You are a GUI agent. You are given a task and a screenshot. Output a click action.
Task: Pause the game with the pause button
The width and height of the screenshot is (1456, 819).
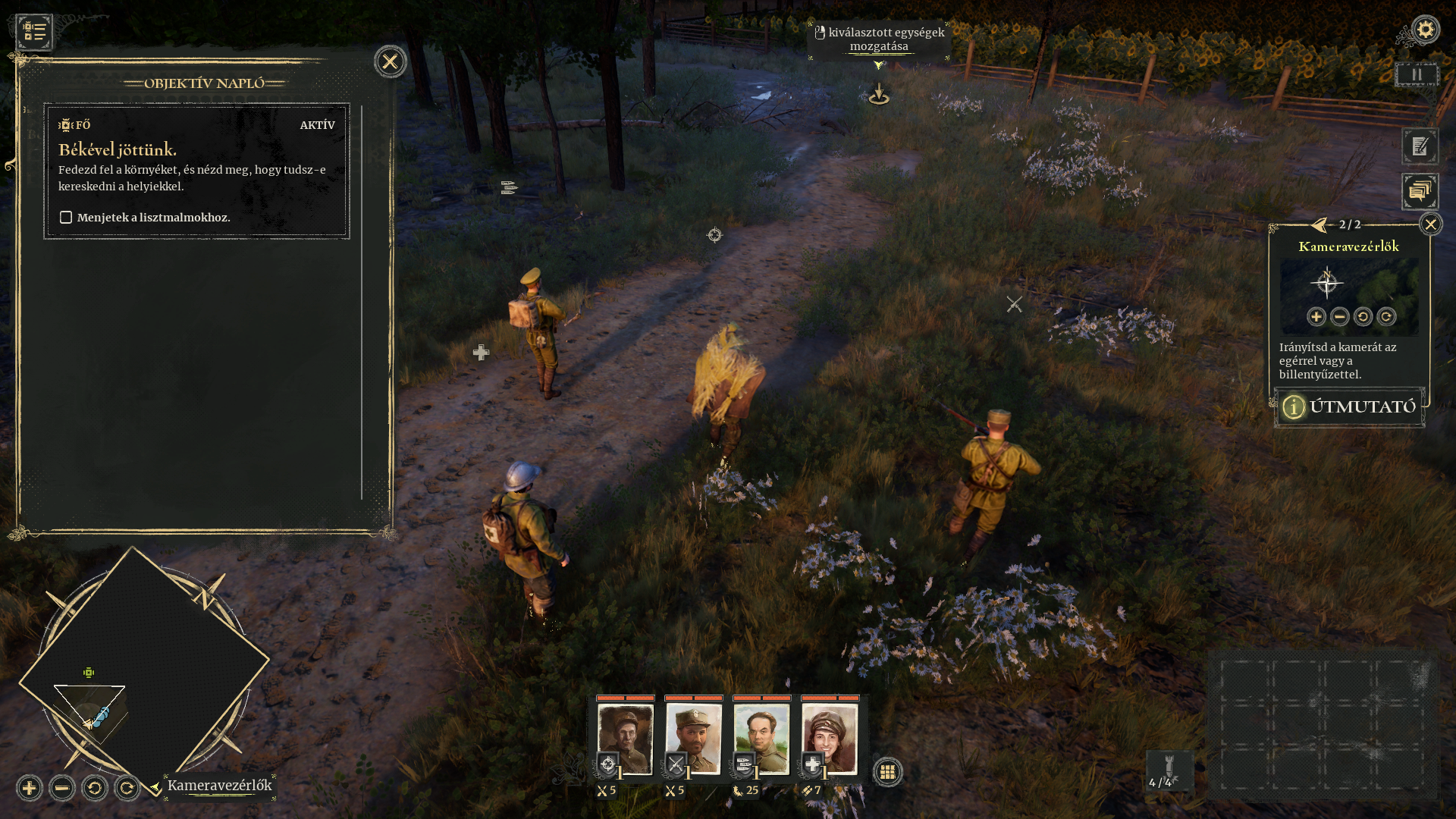click(1416, 75)
